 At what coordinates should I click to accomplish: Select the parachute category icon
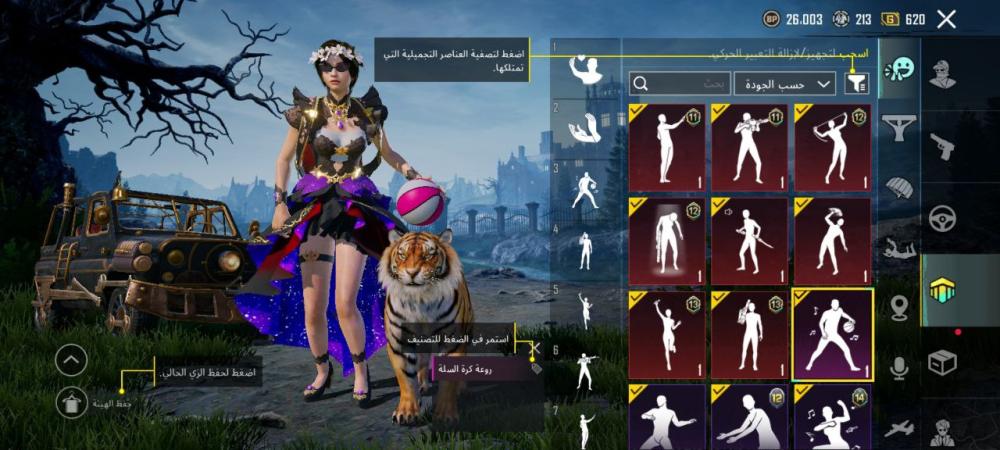click(899, 187)
